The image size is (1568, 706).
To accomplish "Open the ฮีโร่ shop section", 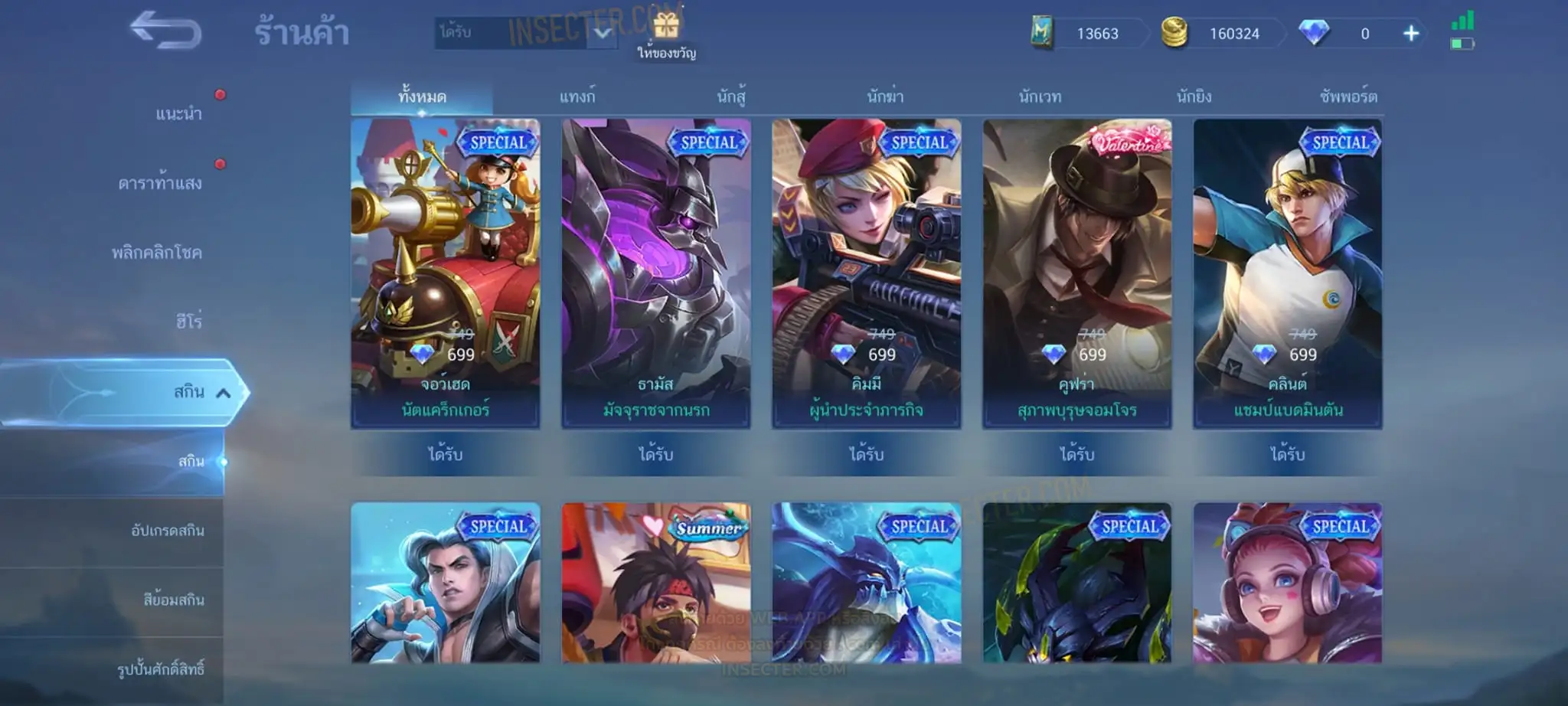I will pyautogui.click(x=188, y=321).
